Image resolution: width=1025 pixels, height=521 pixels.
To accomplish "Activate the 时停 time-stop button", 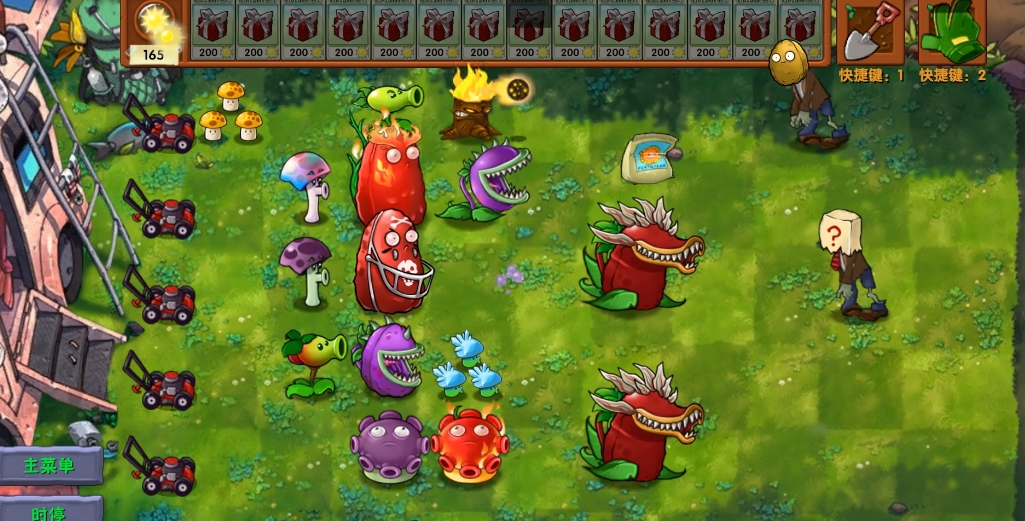I will (50, 511).
